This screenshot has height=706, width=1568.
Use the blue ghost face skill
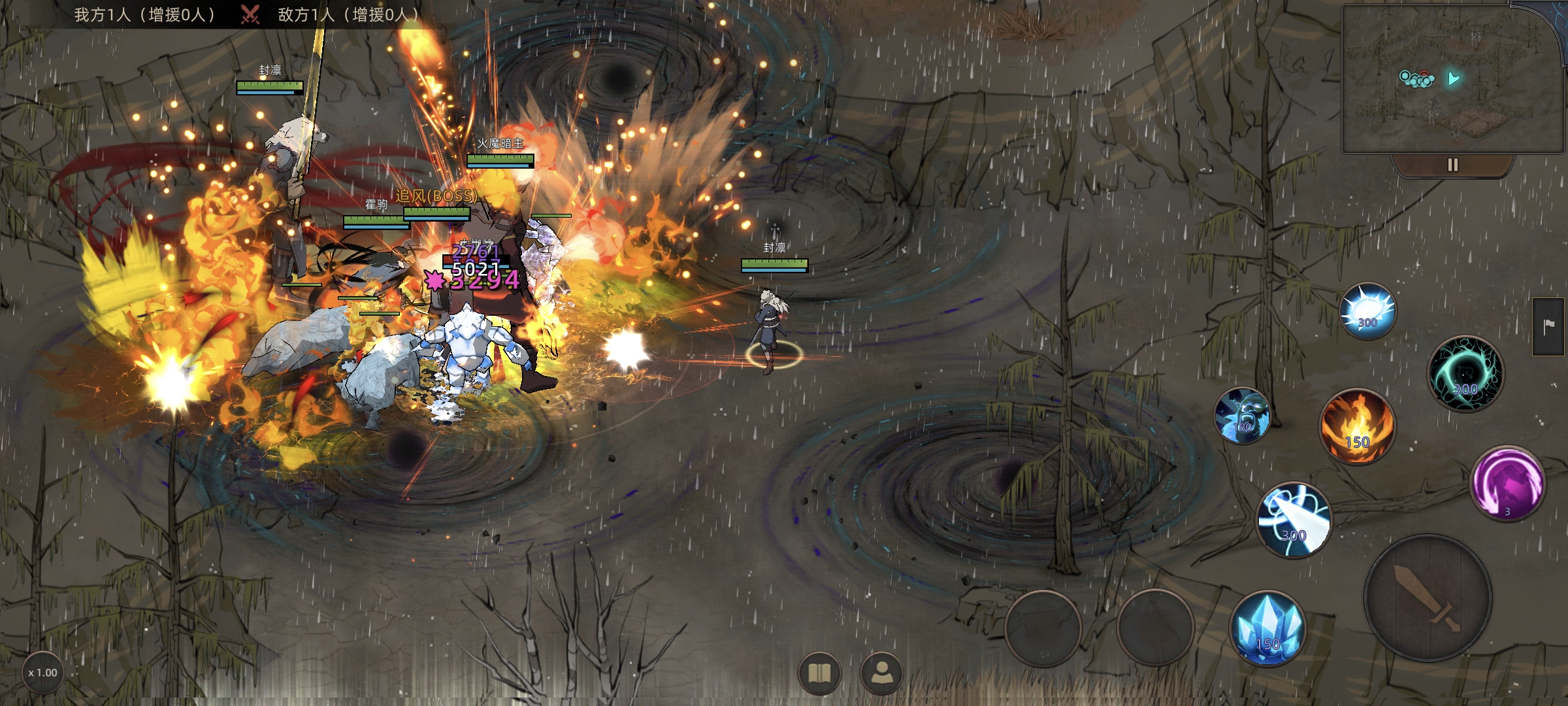point(1242,416)
